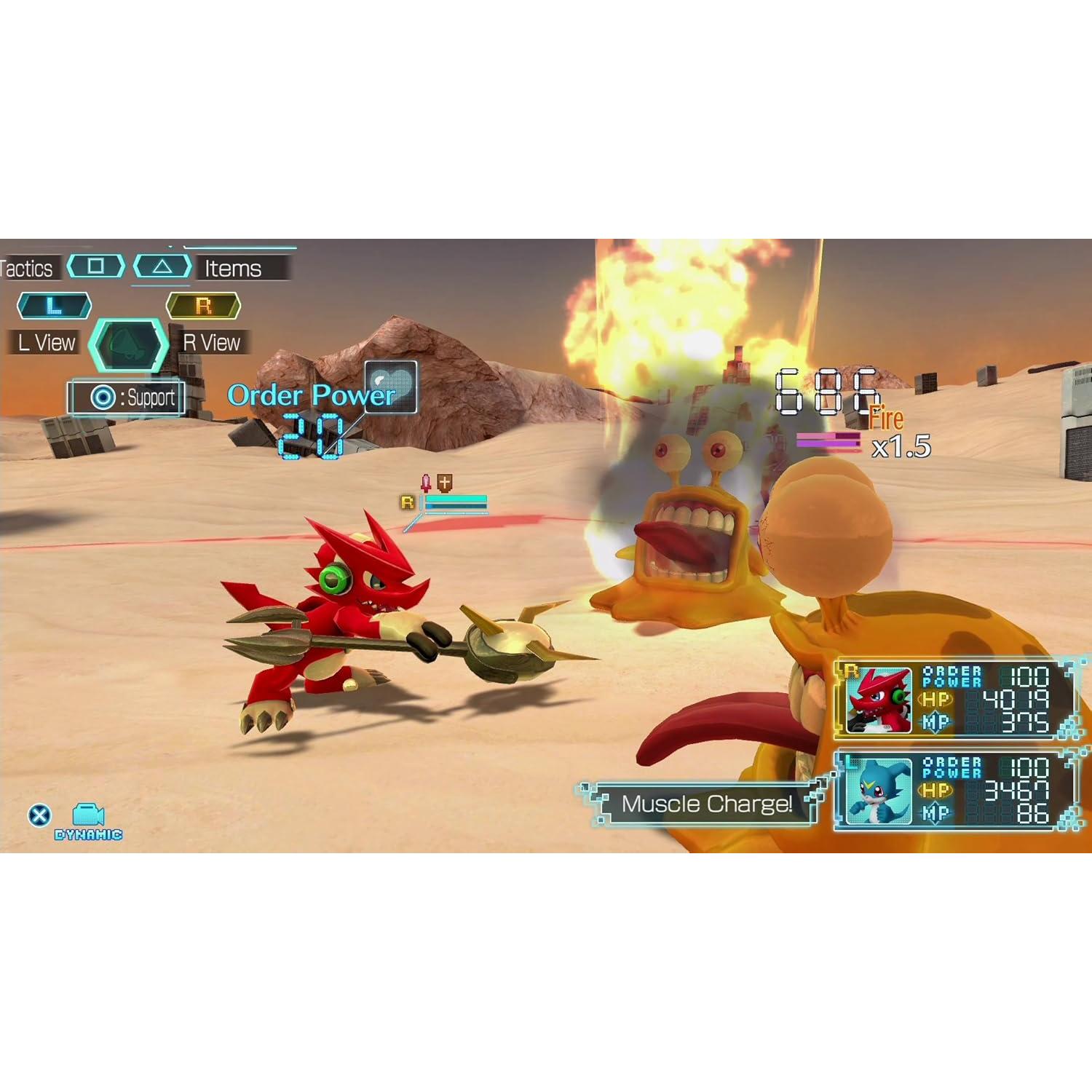1092x1092 pixels.
Task: Click the plus buff icon on the status gauge
Action: pos(447,483)
